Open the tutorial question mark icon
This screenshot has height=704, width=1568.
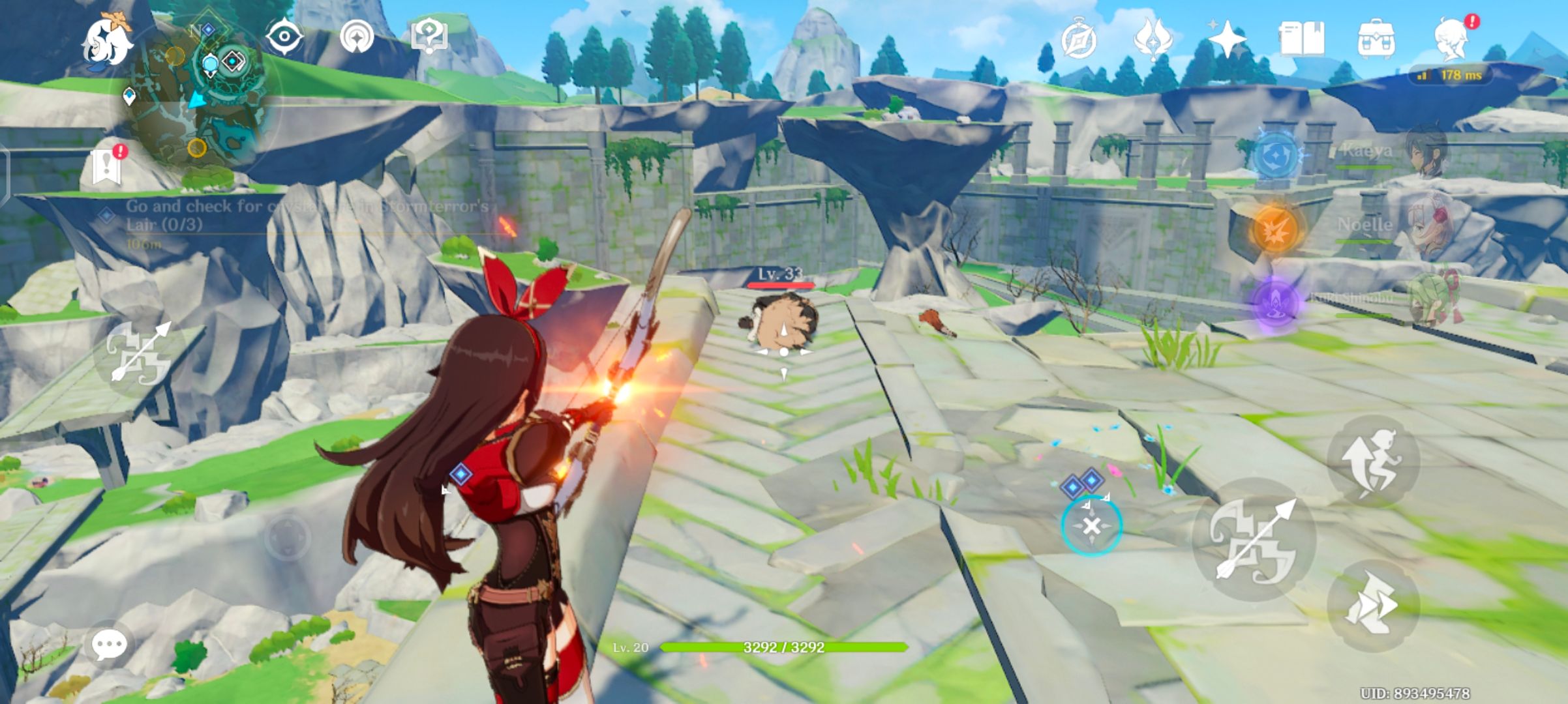point(429,37)
